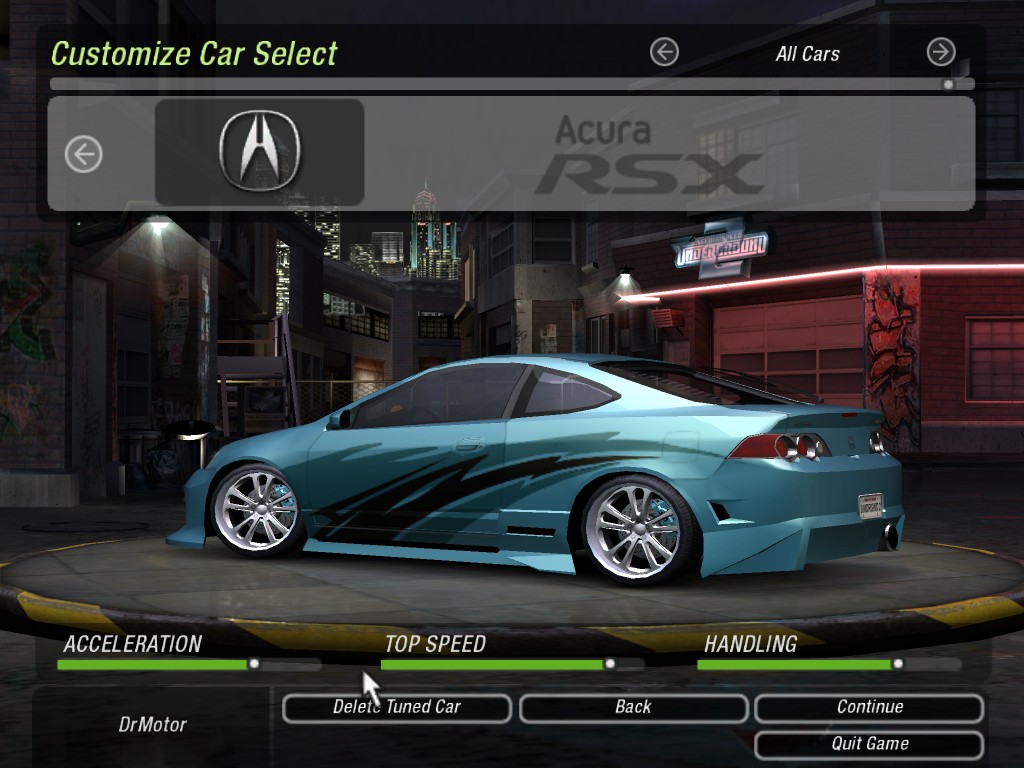
Task: Browse to the previous car with the left arrow
Action: pyautogui.click(x=84, y=154)
